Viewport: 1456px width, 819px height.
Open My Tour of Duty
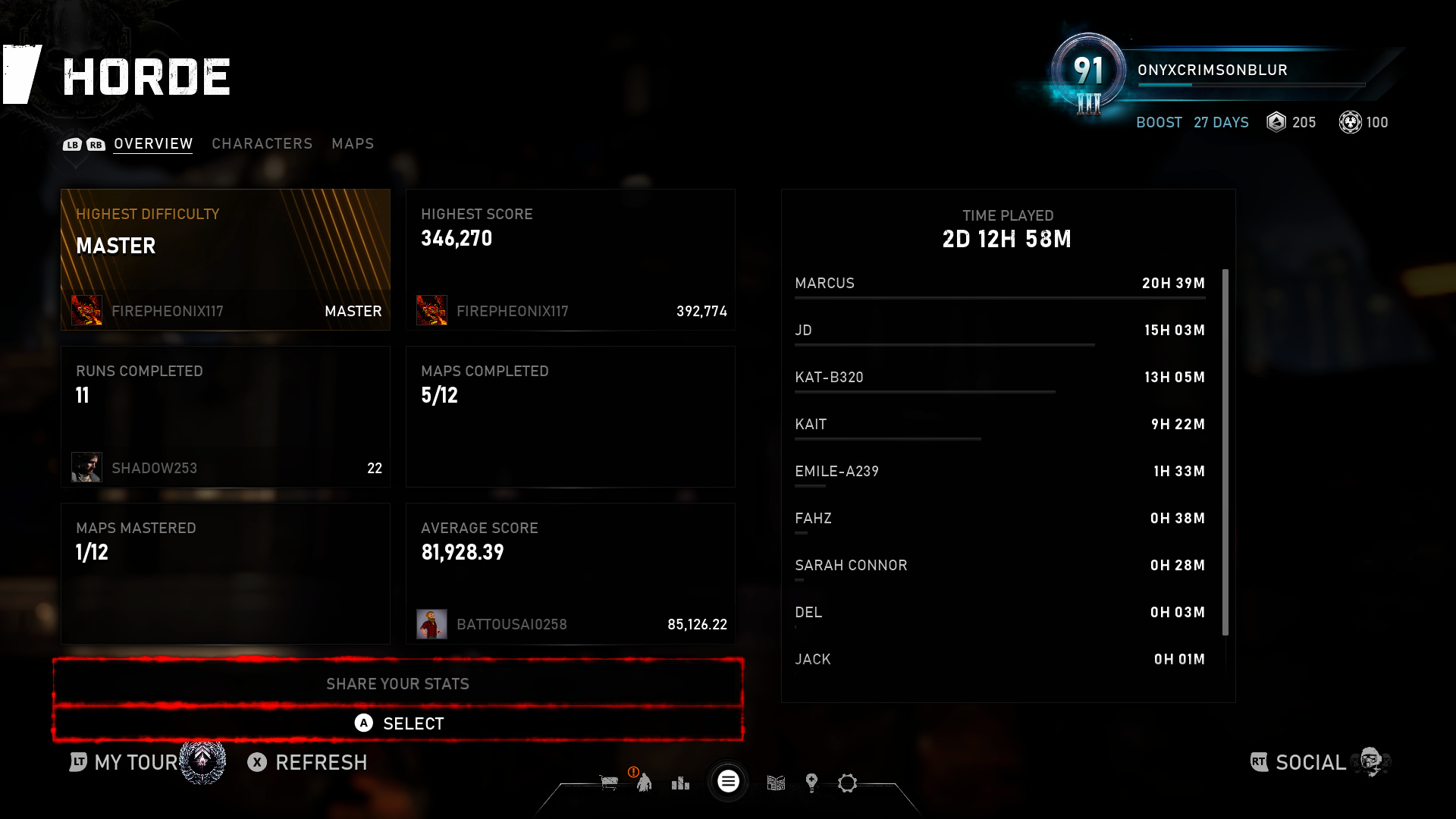136,762
